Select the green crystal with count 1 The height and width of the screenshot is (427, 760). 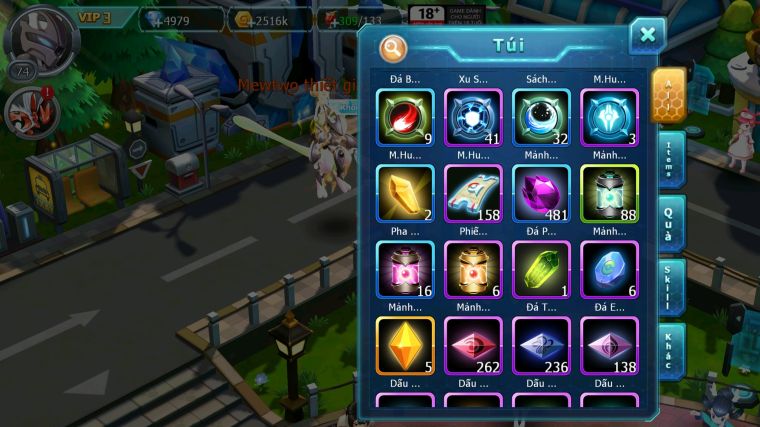point(541,269)
